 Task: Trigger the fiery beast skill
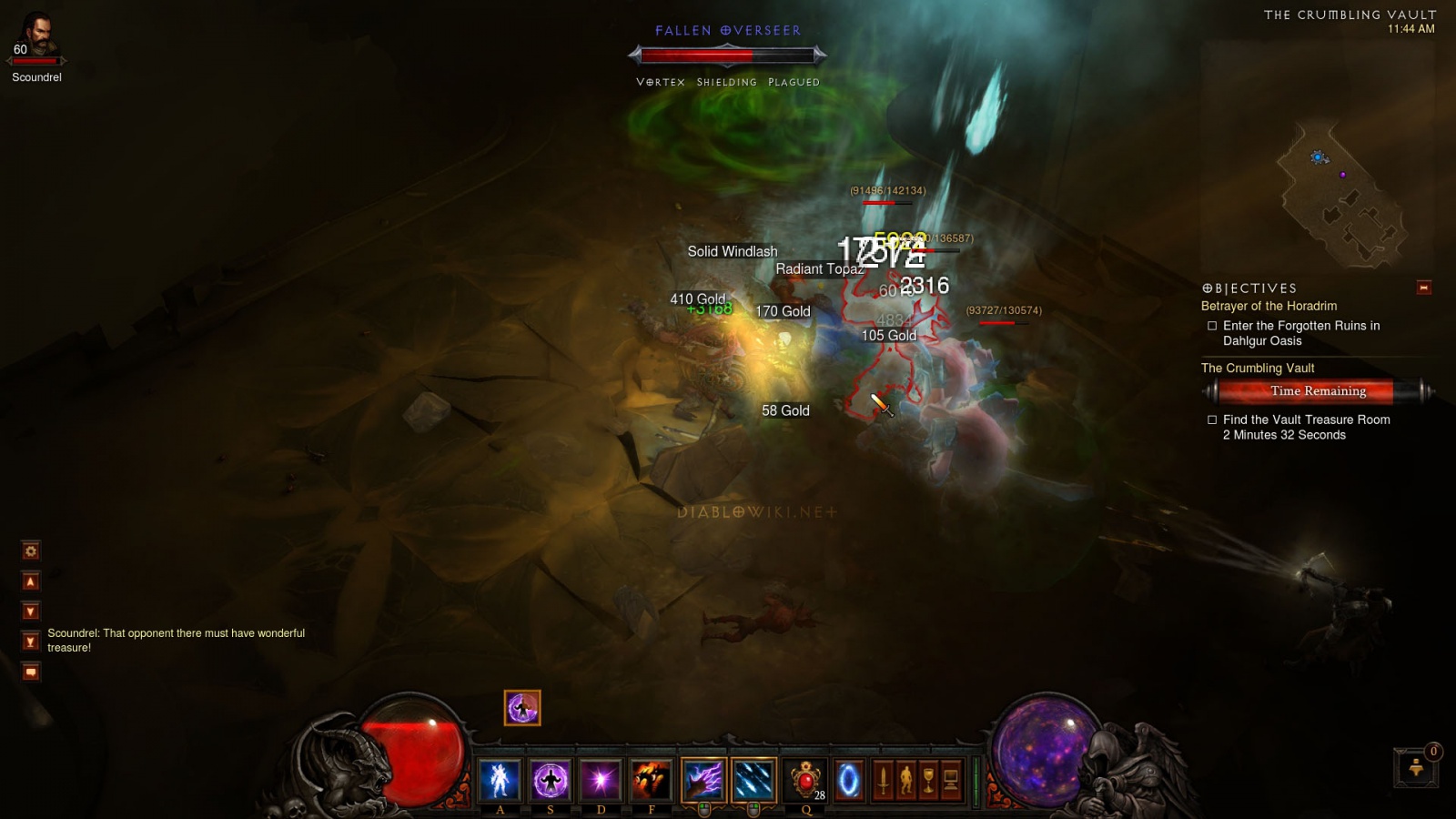[x=652, y=780]
